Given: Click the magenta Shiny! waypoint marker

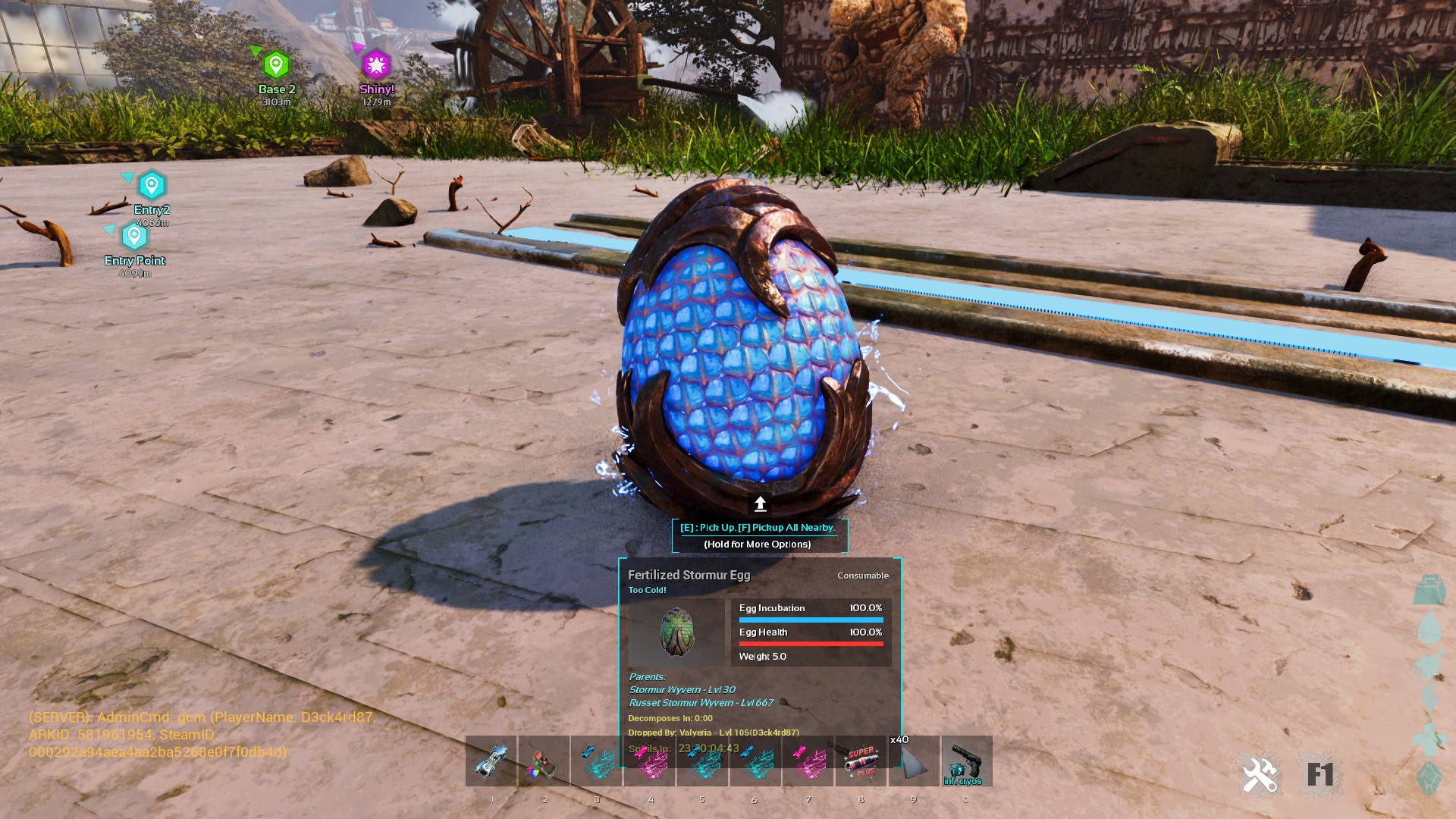Looking at the screenshot, I should [x=376, y=65].
